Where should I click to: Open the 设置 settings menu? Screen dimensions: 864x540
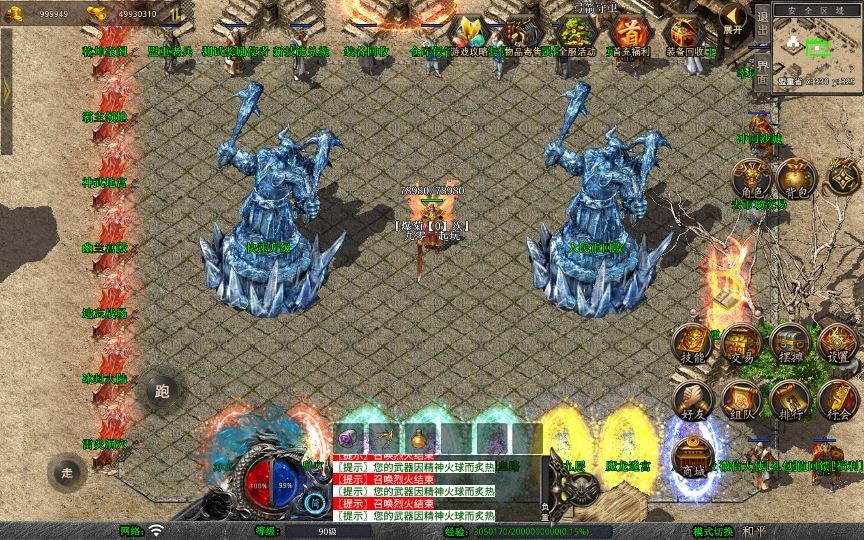pyautogui.click(x=838, y=344)
